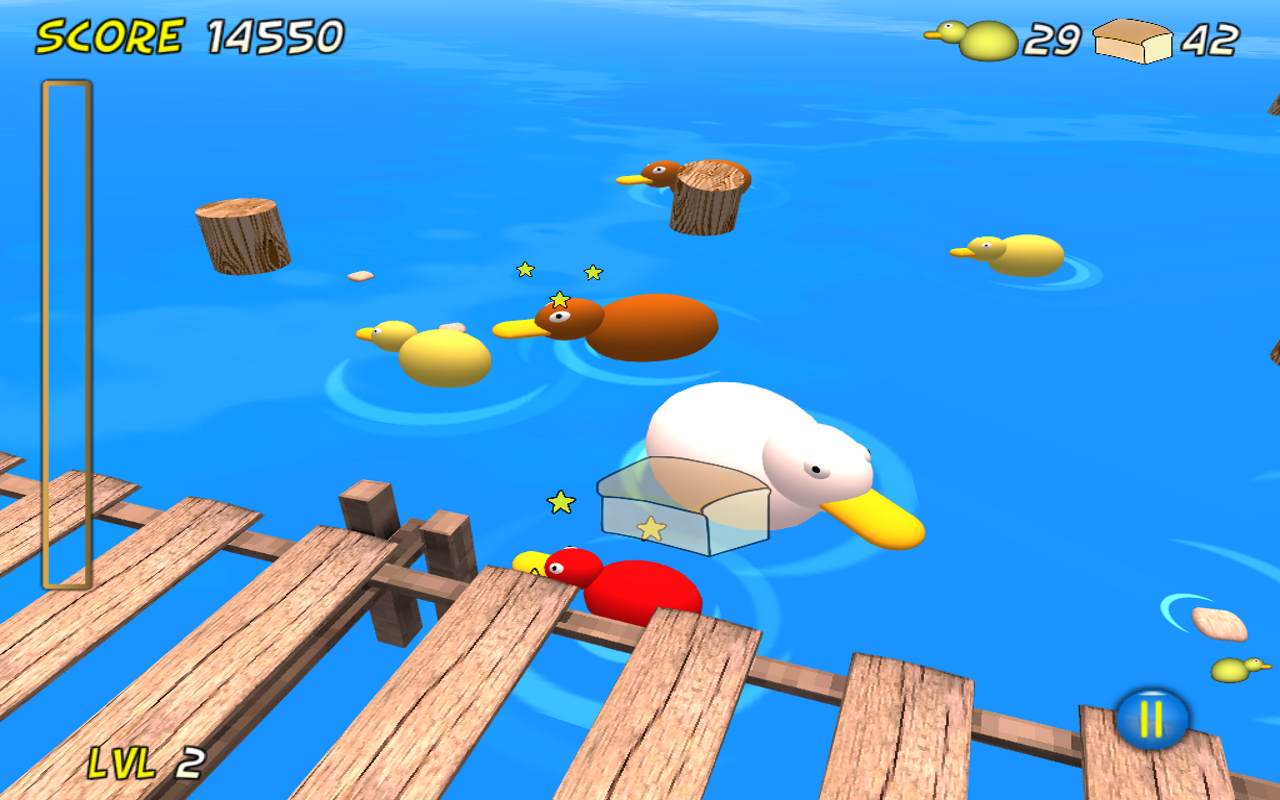Click the score number 14550
Image resolution: width=1280 pixels, height=800 pixels.
(x=270, y=38)
